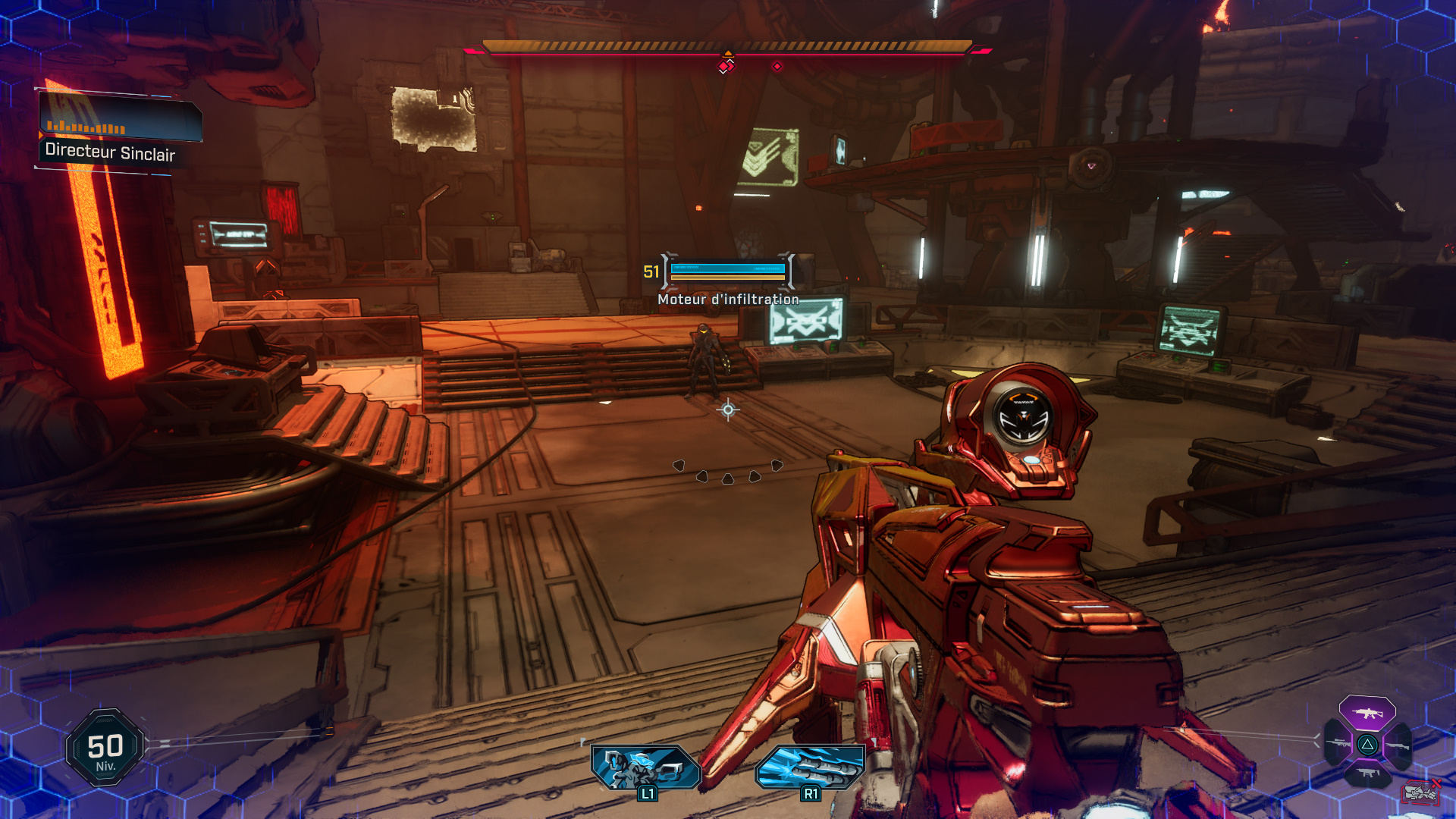The width and height of the screenshot is (1456, 819).
Task: Toggle the left diamond marker under the boss bar
Action: [x=725, y=65]
